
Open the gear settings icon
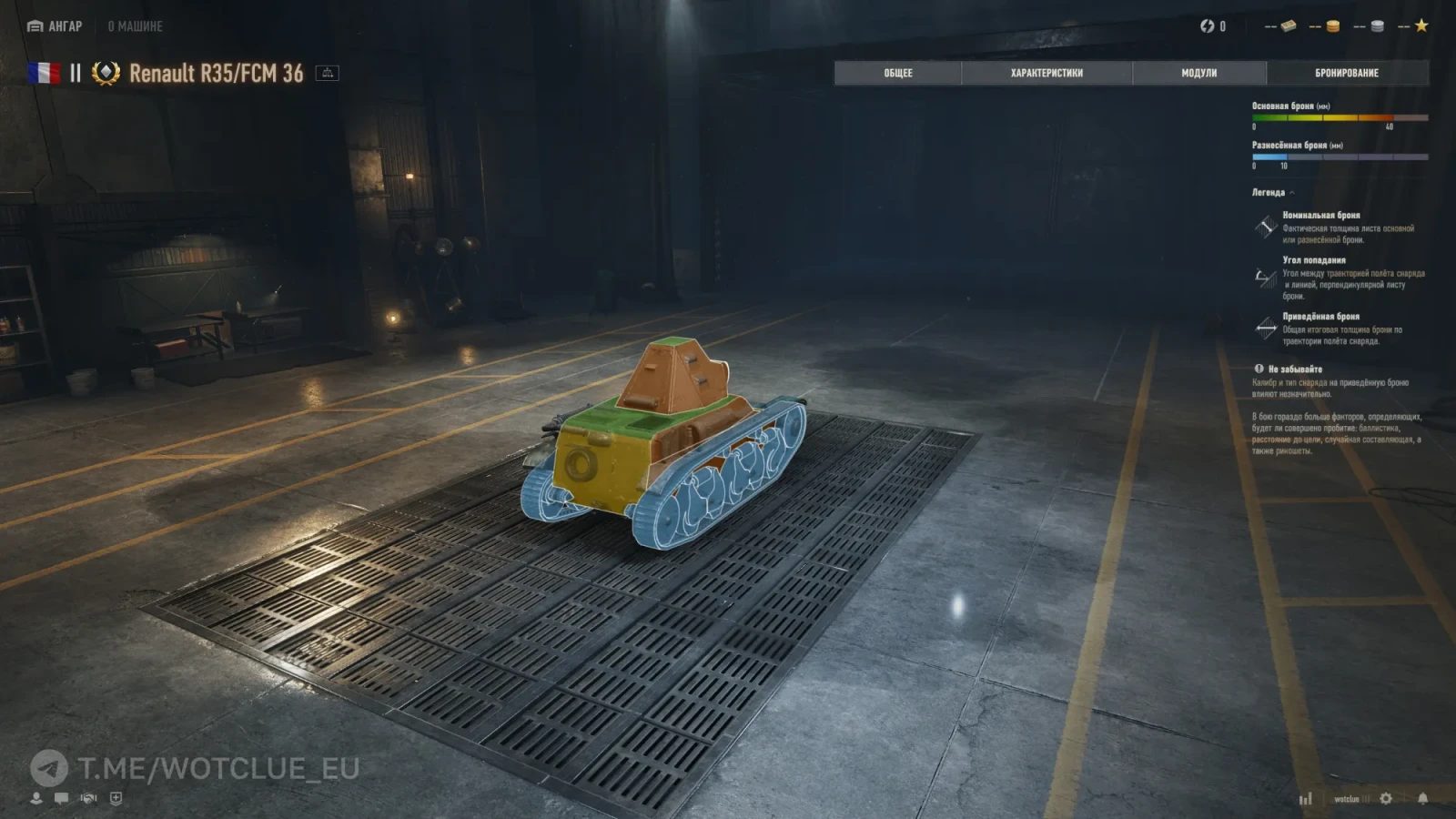pyautogui.click(x=1386, y=798)
